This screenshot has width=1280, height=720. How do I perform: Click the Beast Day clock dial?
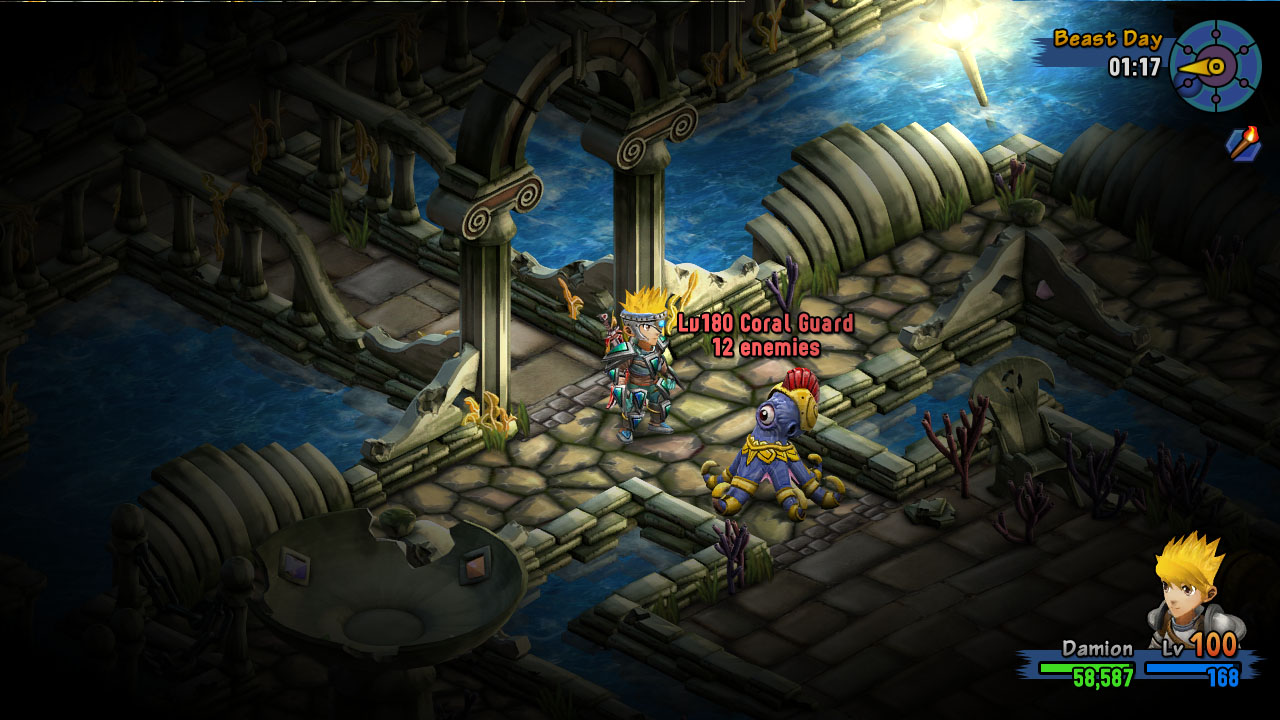1215,66
